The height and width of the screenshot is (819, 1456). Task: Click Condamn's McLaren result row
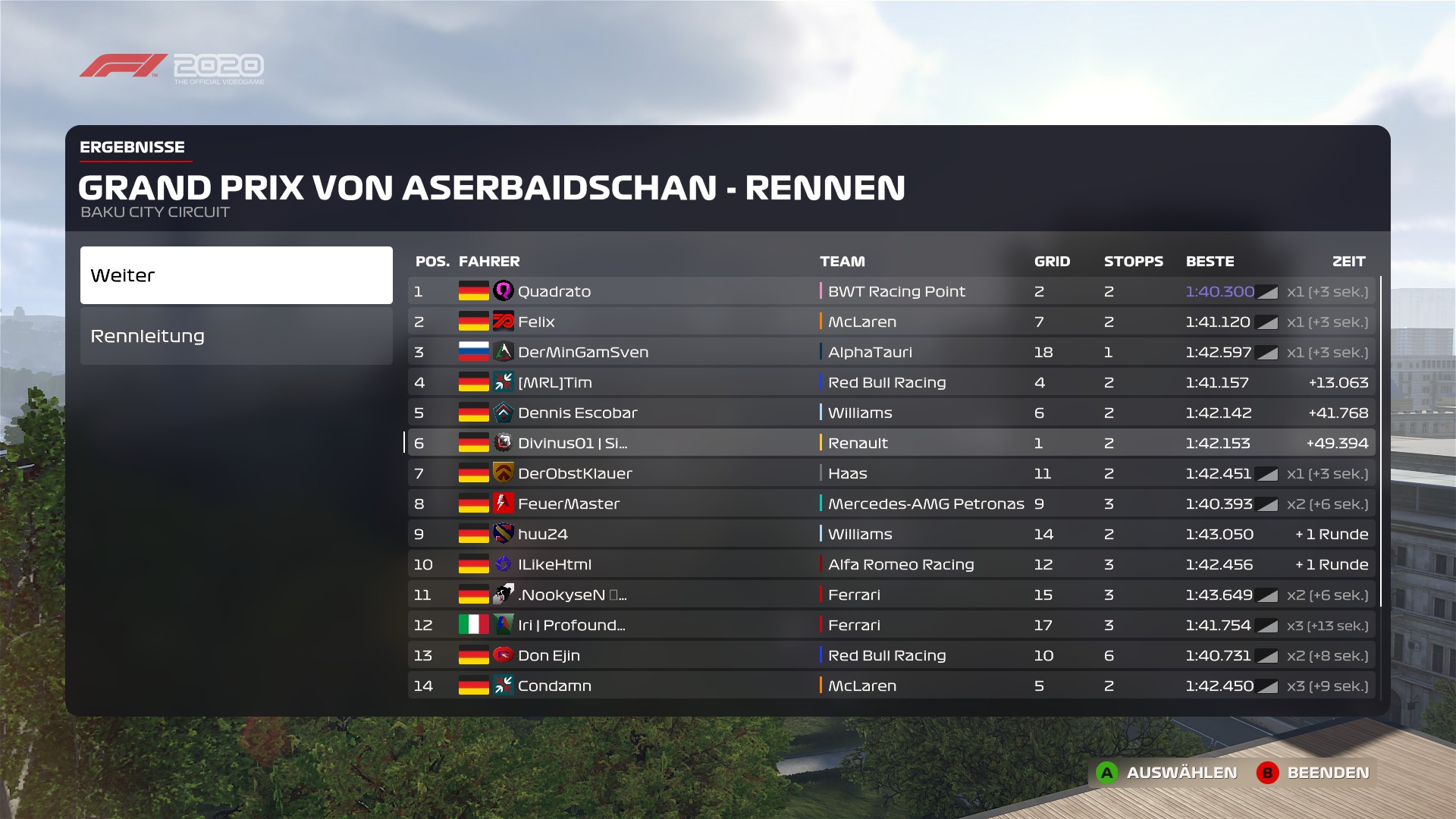pyautogui.click(x=891, y=686)
